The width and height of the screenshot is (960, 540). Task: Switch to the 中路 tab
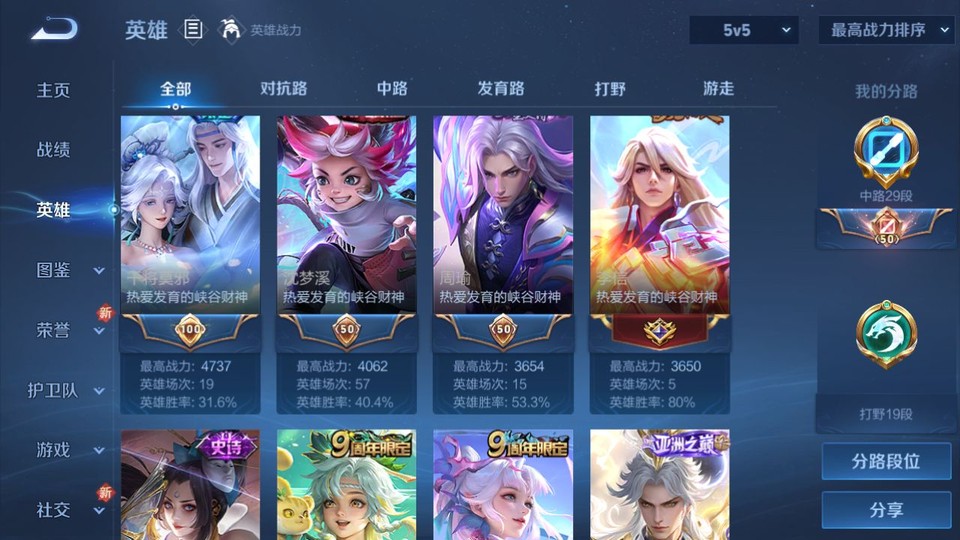pyautogui.click(x=392, y=88)
